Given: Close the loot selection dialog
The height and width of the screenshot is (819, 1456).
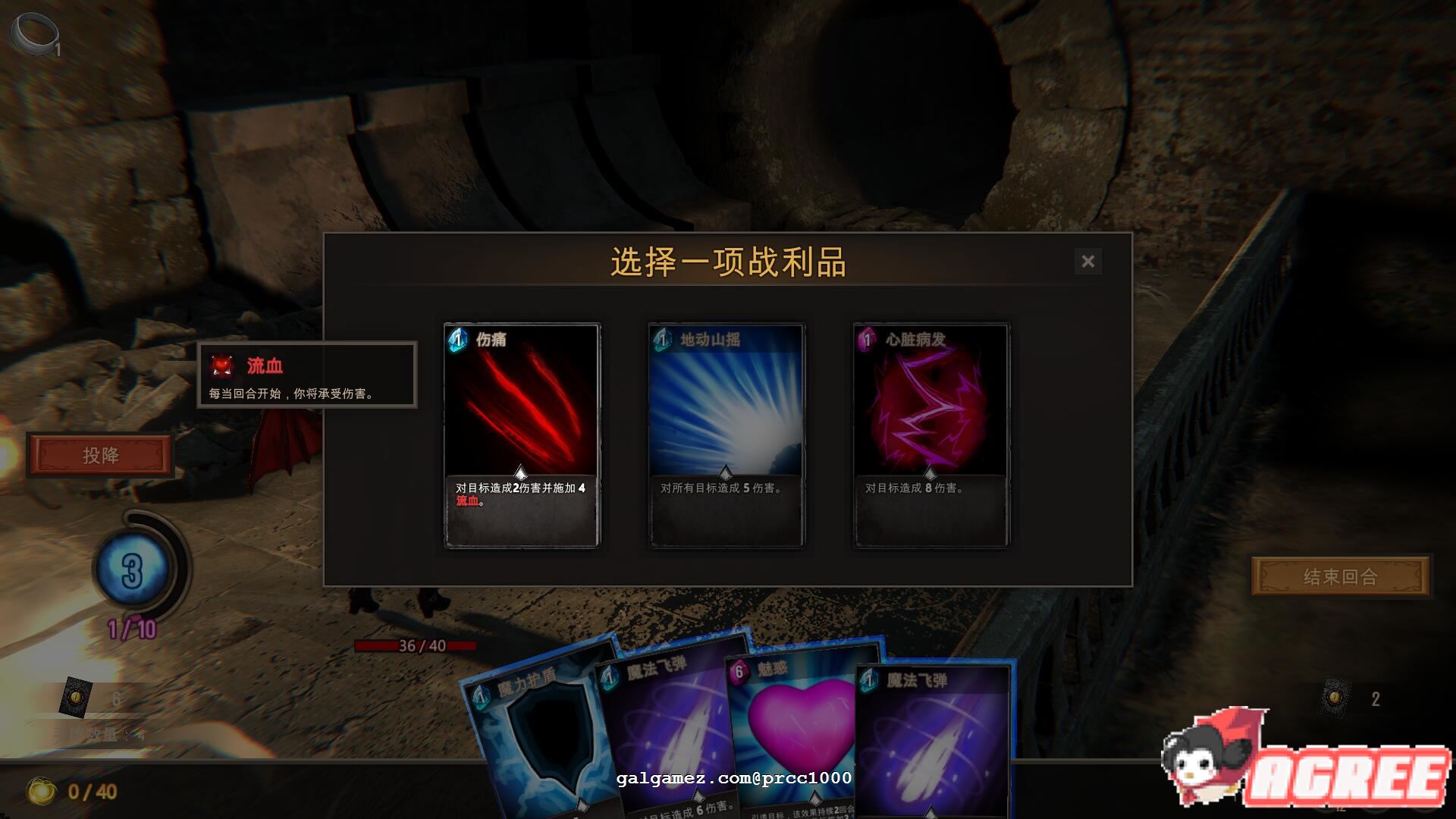Looking at the screenshot, I should click(x=1088, y=261).
